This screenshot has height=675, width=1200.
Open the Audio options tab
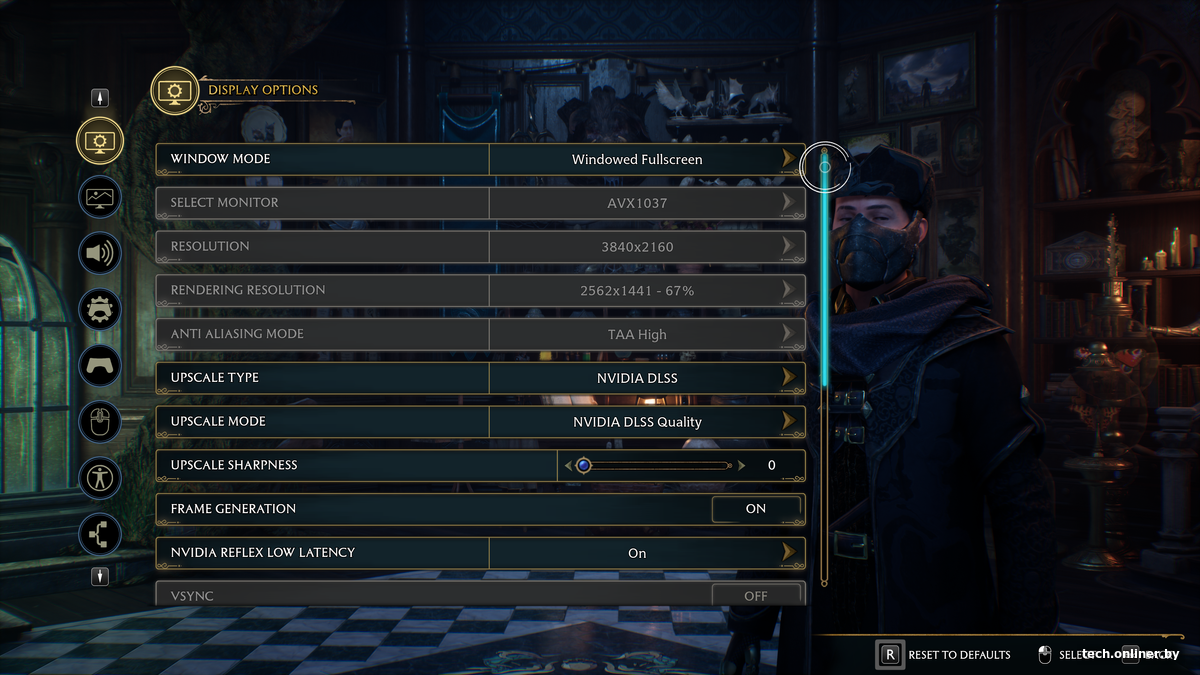100,253
